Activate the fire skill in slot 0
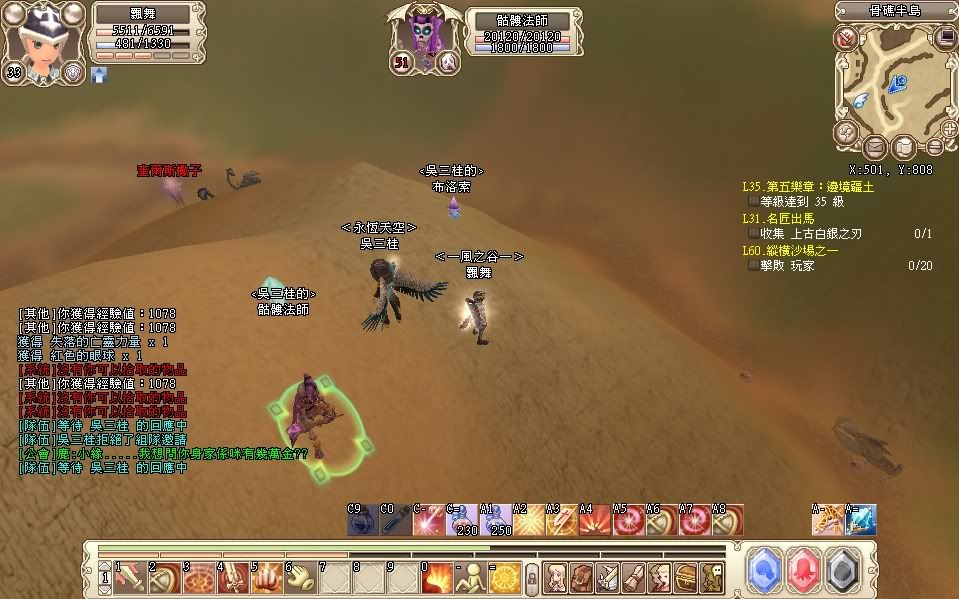The image size is (959, 599). (435, 576)
